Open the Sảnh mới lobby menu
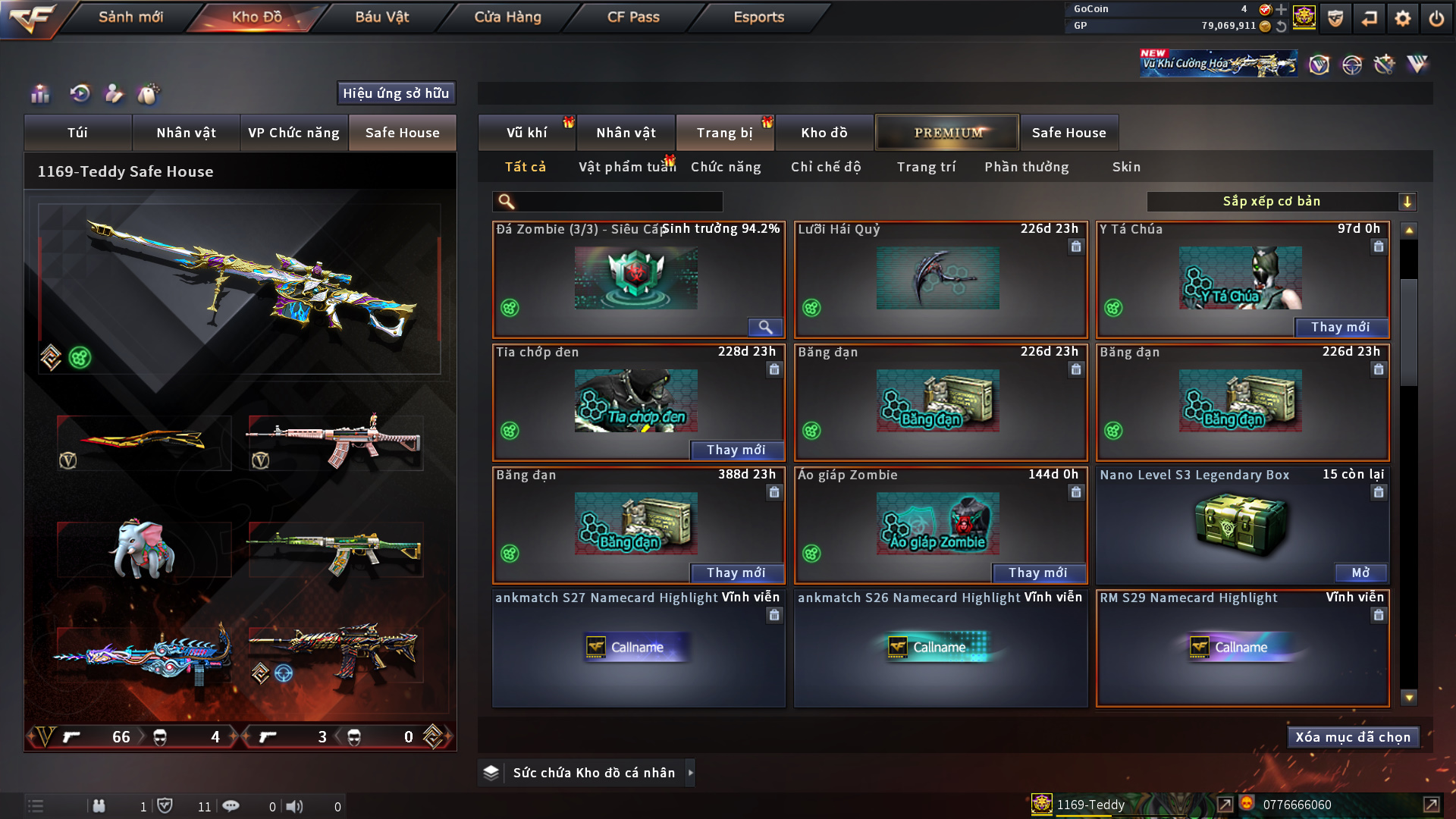This screenshot has width=1456, height=819. 130,17
